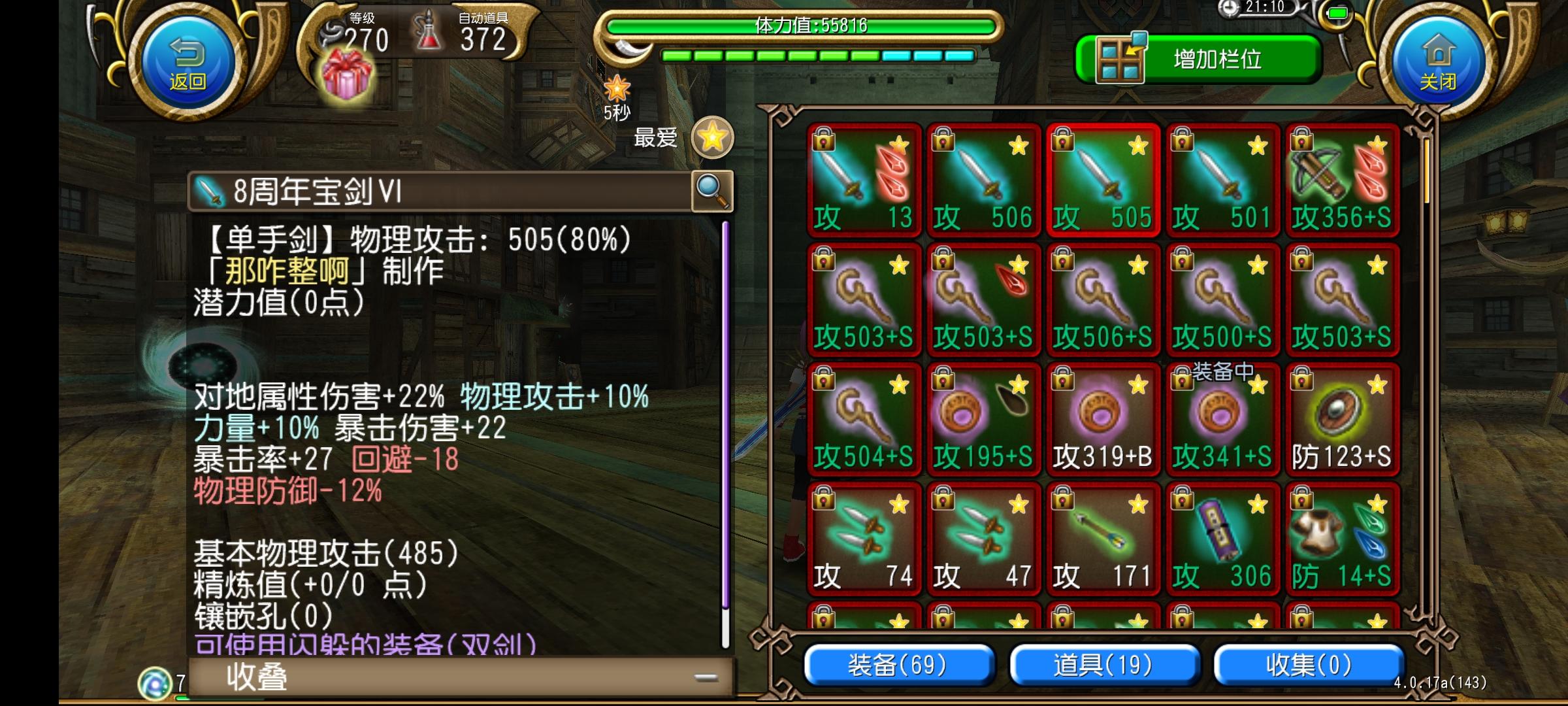
Task: Tap the 最爱 favorite star icon
Action: click(711, 137)
